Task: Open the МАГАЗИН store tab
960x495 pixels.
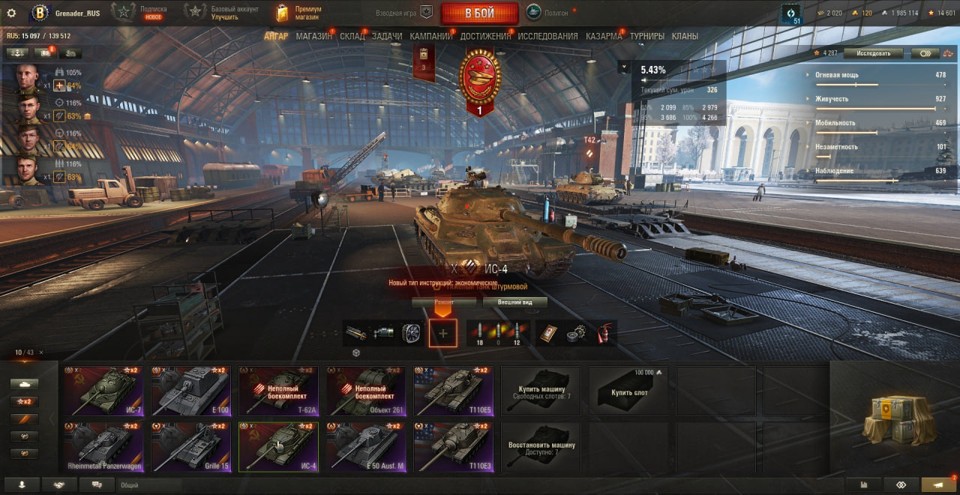Action: click(315, 36)
